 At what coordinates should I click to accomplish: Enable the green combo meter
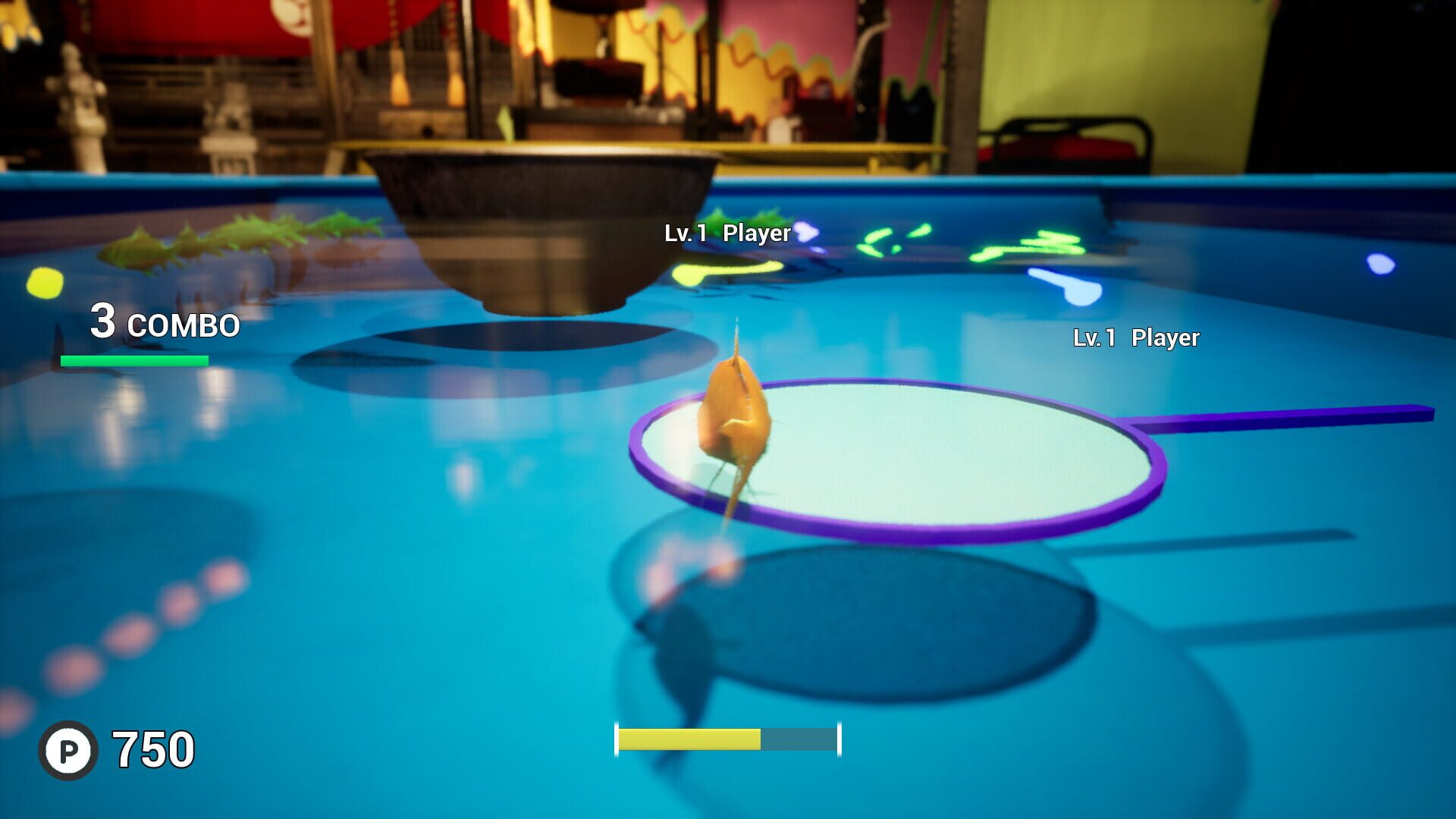133,362
